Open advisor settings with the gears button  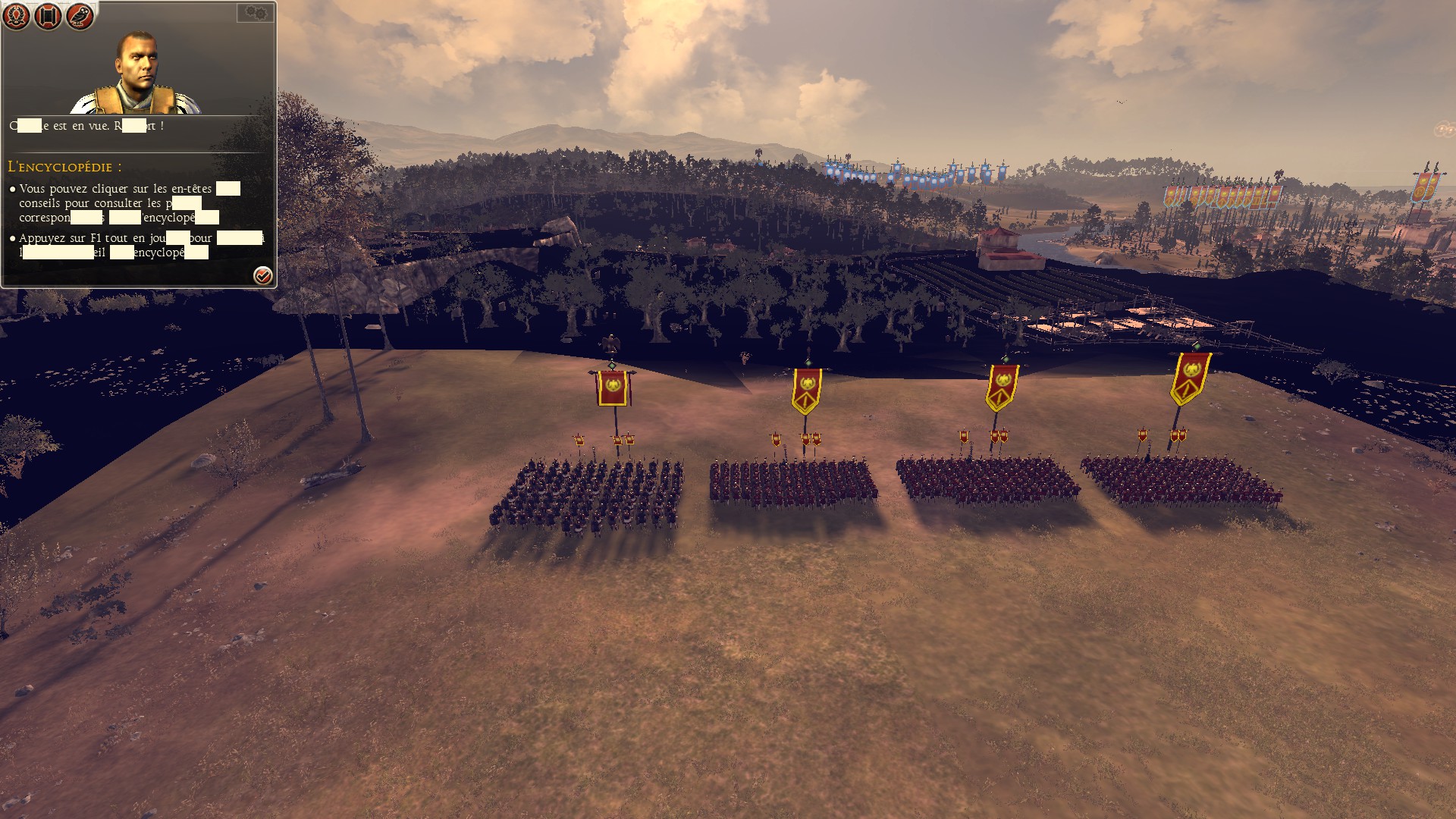[x=256, y=13]
